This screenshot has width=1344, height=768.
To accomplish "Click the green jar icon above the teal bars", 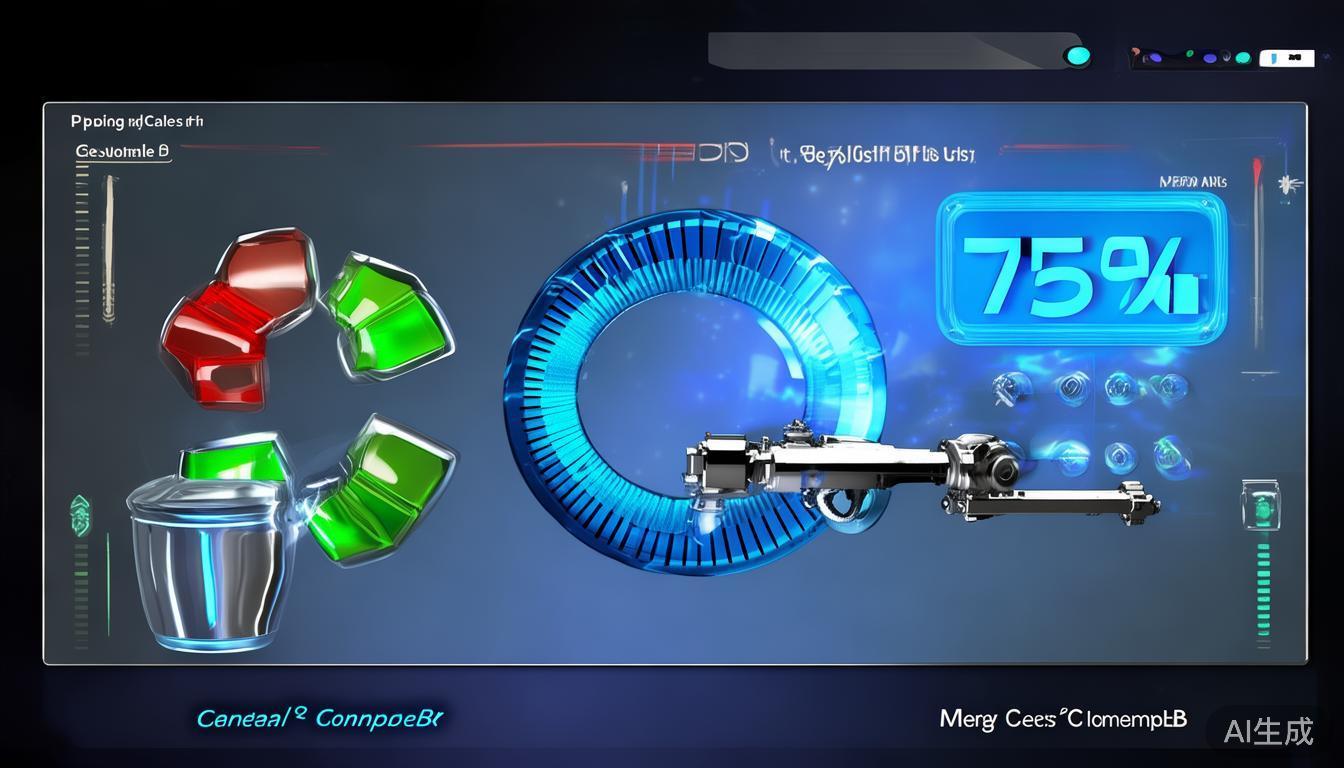I will click(x=1260, y=503).
